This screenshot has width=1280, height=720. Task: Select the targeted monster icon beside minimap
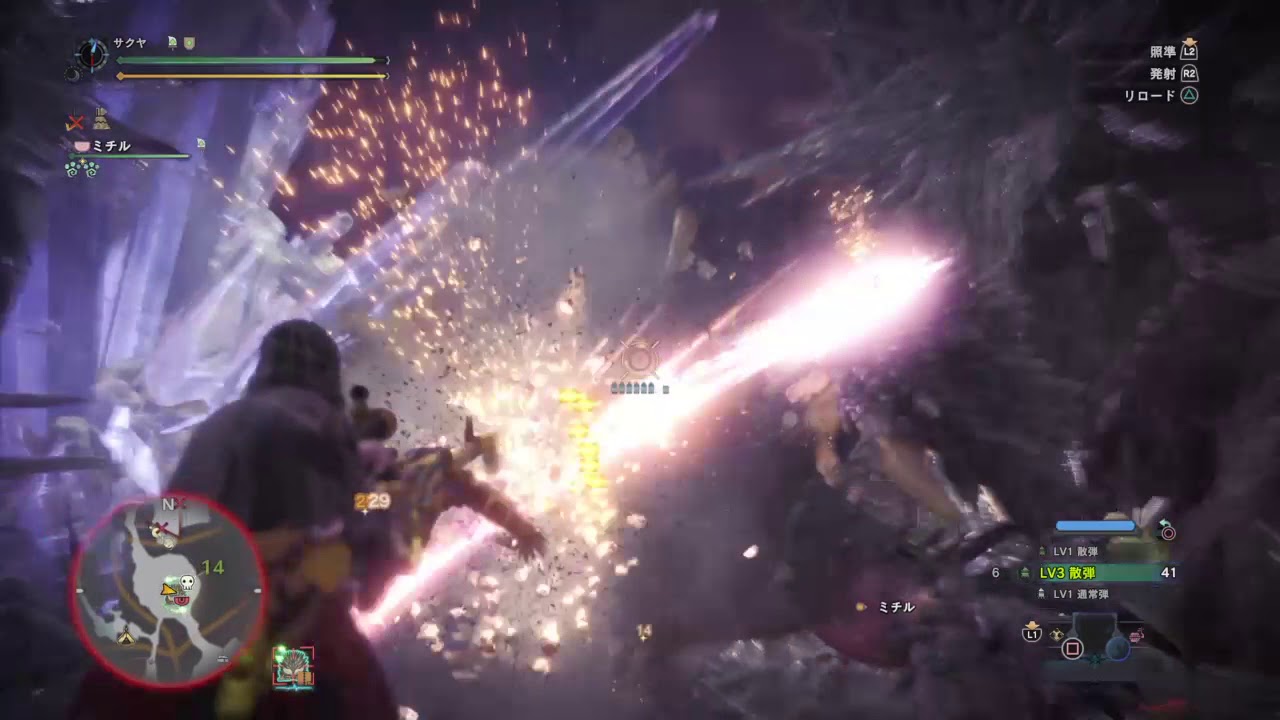coord(294,667)
